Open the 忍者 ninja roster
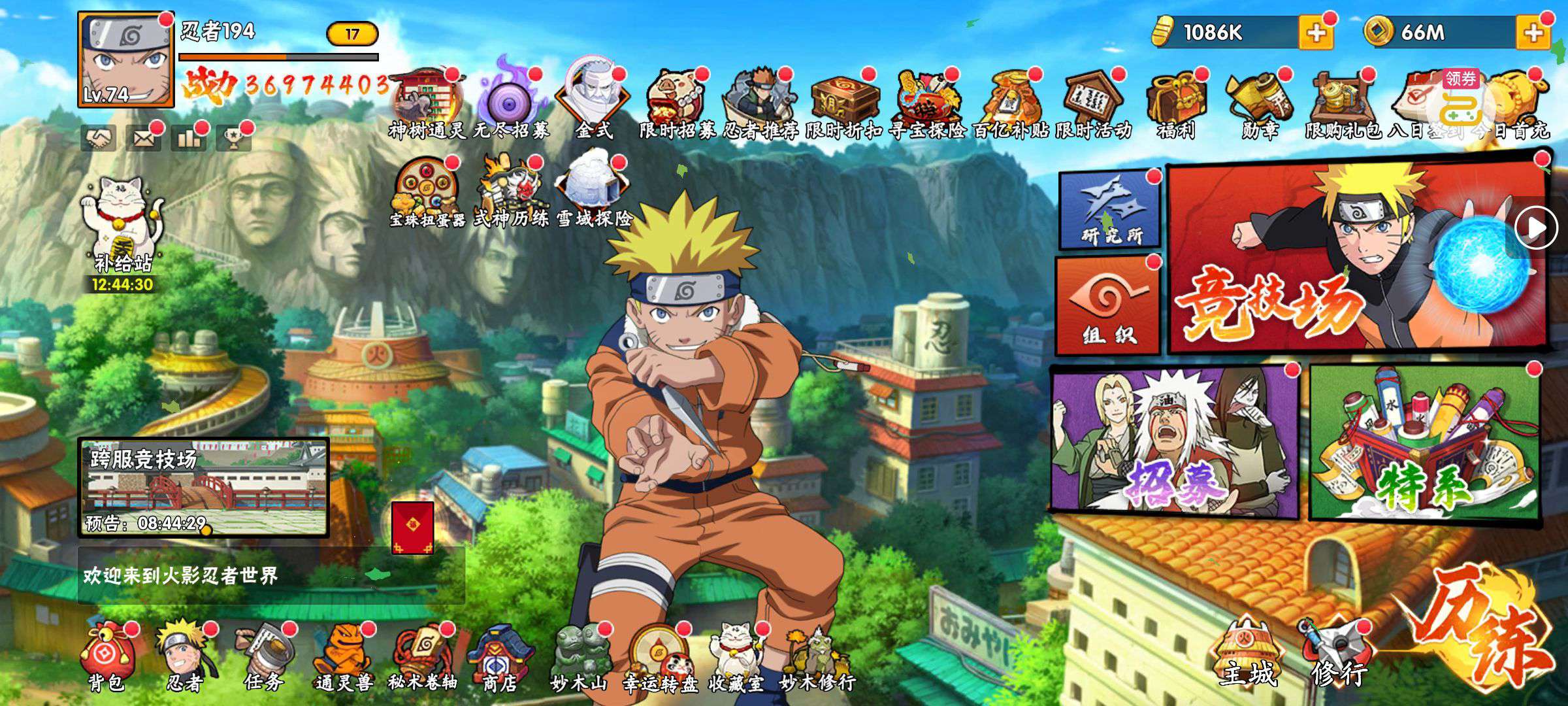The width and height of the screenshot is (1568, 706). 184,657
